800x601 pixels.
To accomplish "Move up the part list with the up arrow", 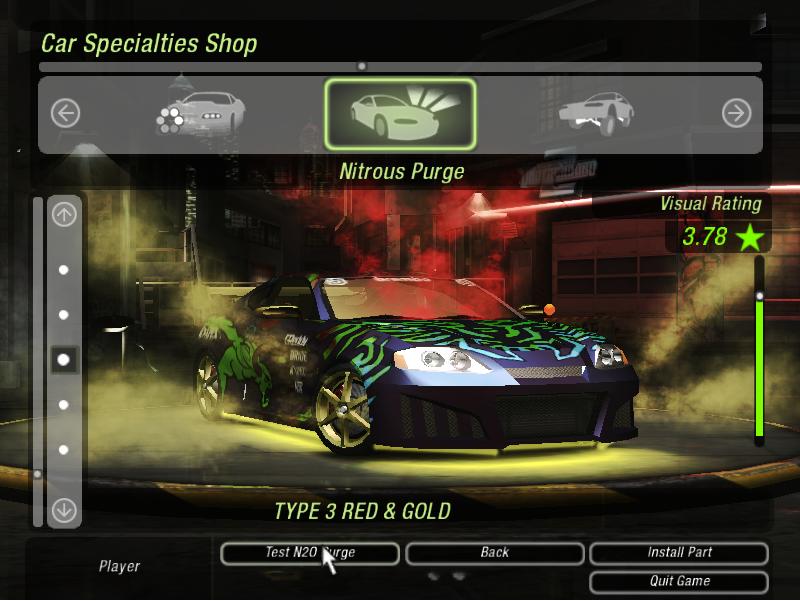I will [64, 214].
